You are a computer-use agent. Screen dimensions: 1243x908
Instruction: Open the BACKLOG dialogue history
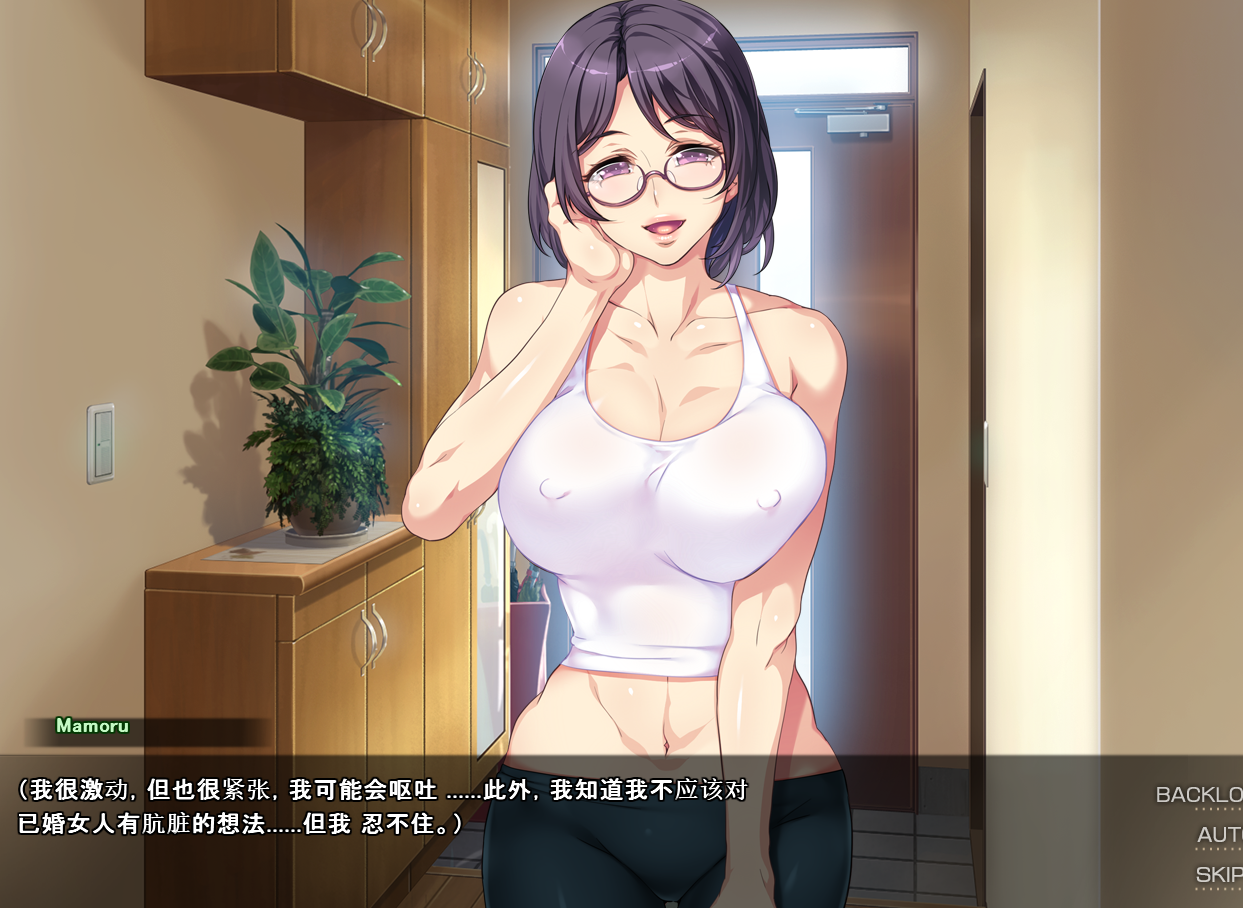[1199, 795]
